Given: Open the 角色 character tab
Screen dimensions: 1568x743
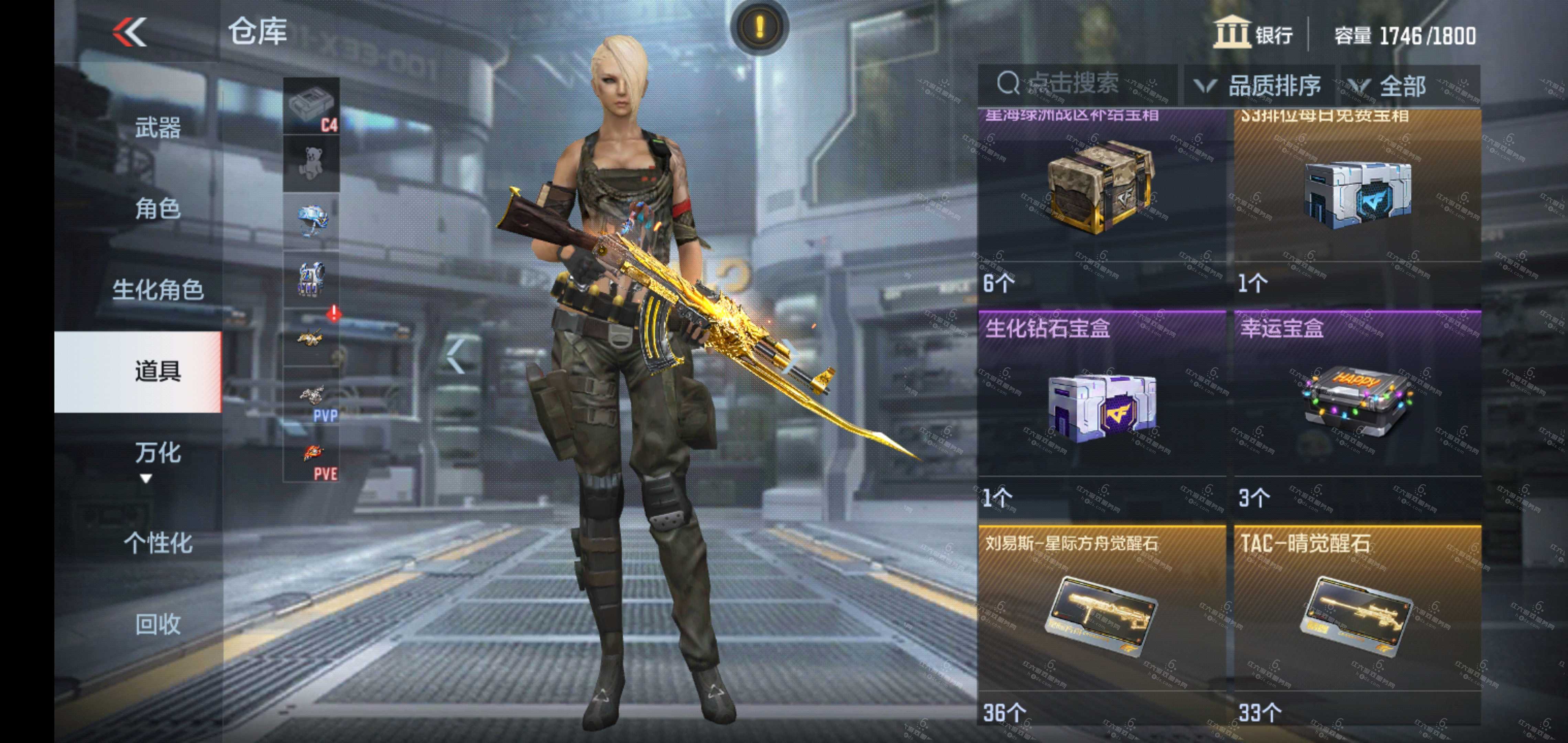Looking at the screenshot, I should pyautogui.click(x=157, y=209).
